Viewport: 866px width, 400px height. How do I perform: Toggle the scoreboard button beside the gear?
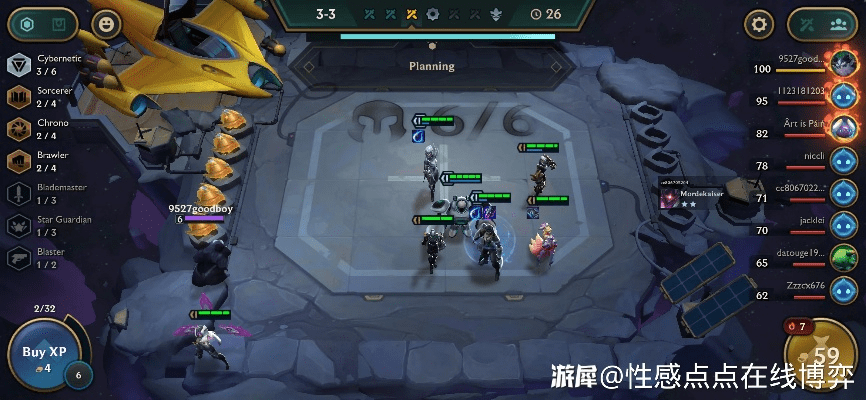tap(820, 24)
